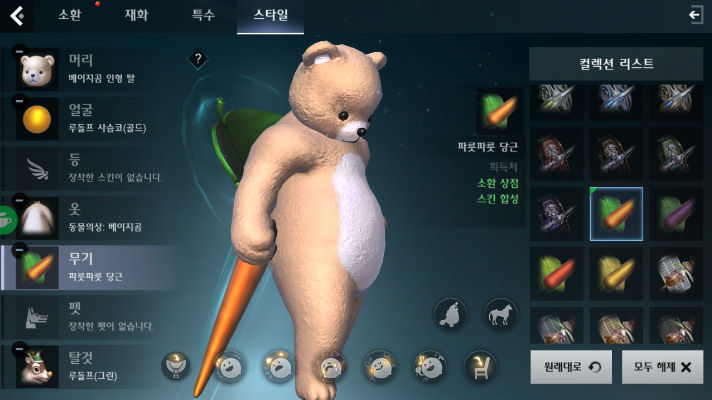Toggle the pet silhouette preview button
This screenshot has width=712, height=400.
[x=450, y=316]
